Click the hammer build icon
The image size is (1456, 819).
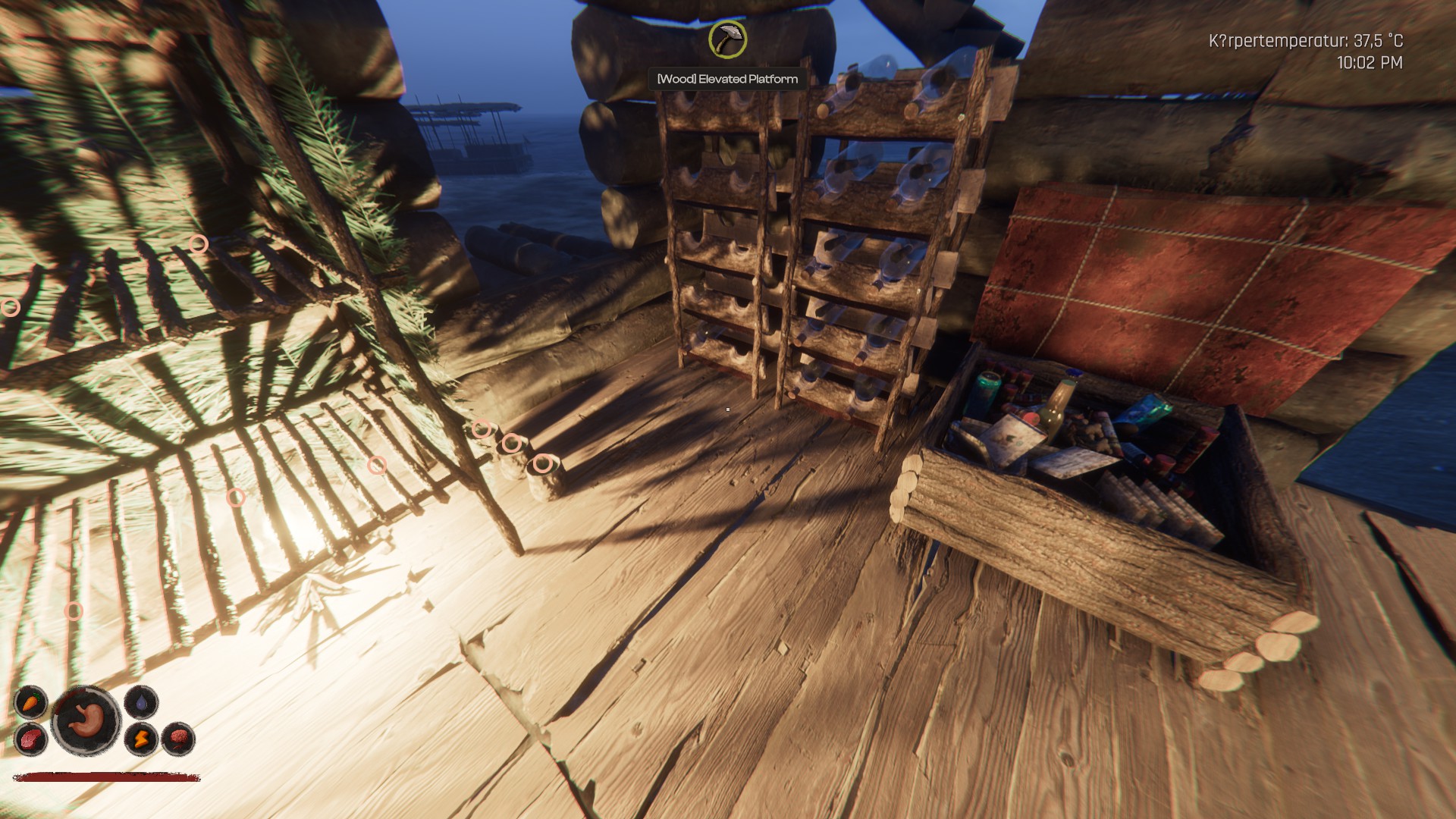[x=727, y=39]
